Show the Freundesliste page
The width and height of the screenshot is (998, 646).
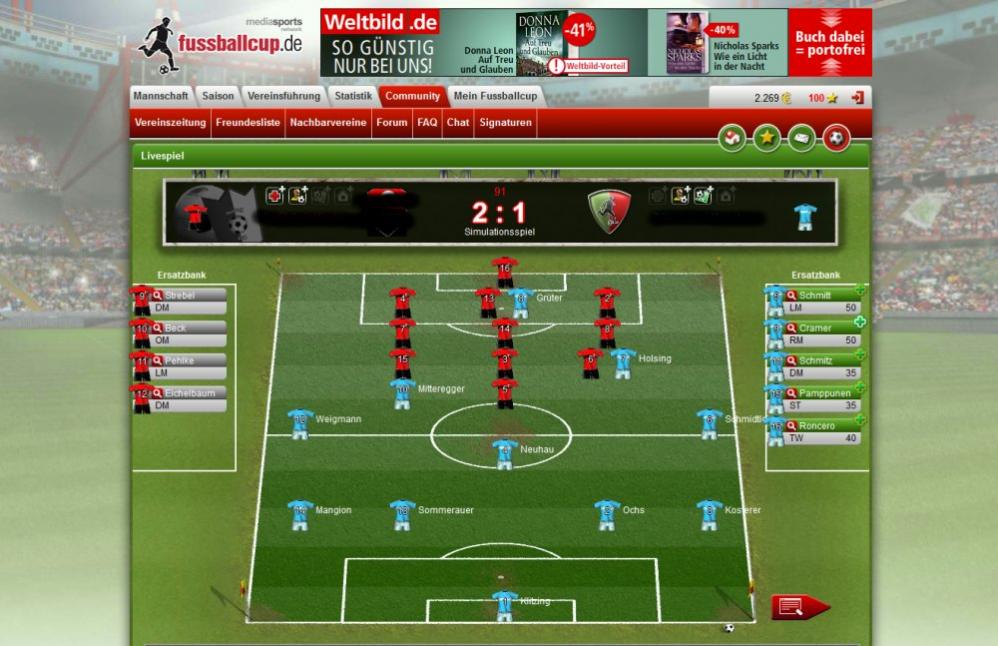tap(248, 123)
